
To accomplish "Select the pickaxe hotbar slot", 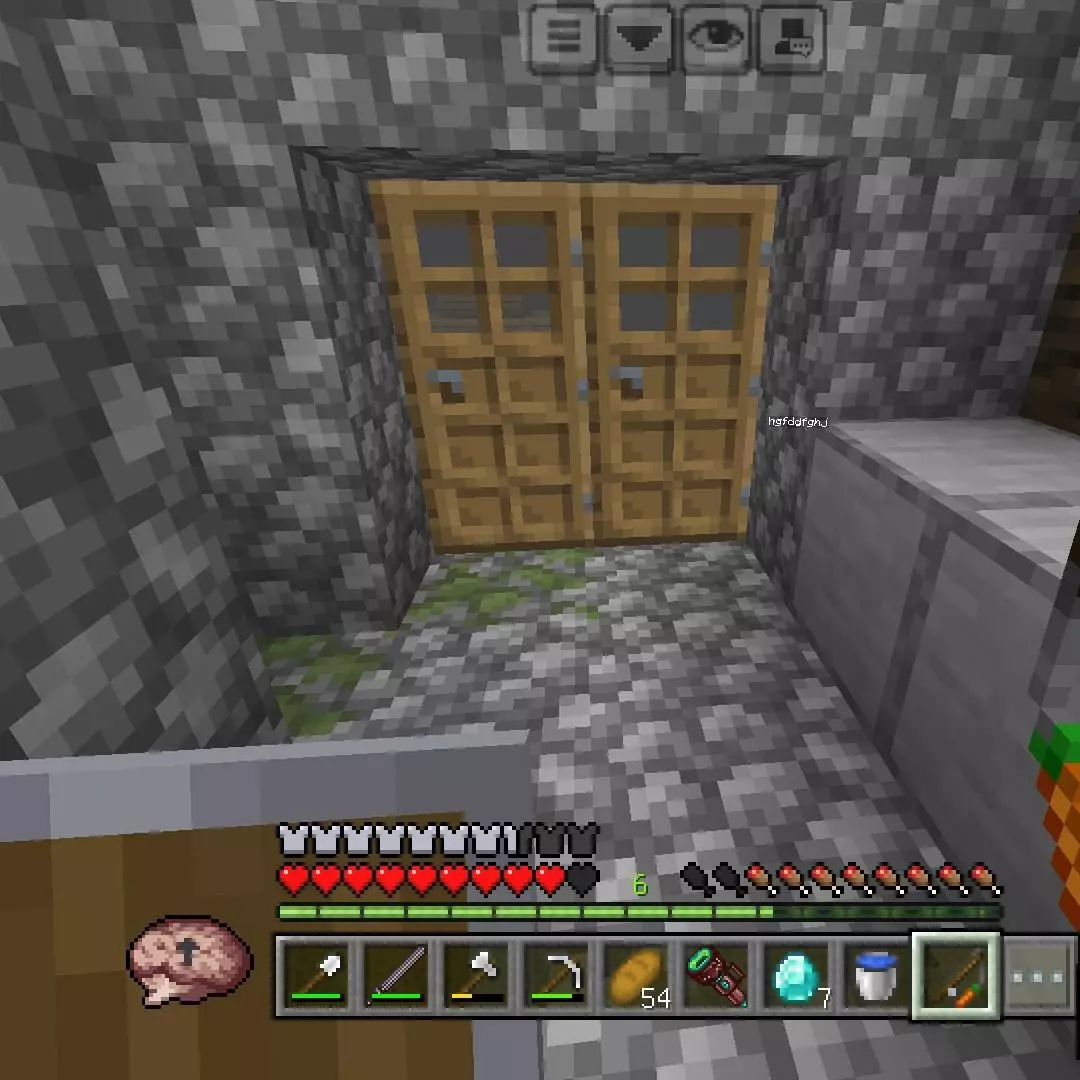I will pyautogui.click(x=555, y=976).
